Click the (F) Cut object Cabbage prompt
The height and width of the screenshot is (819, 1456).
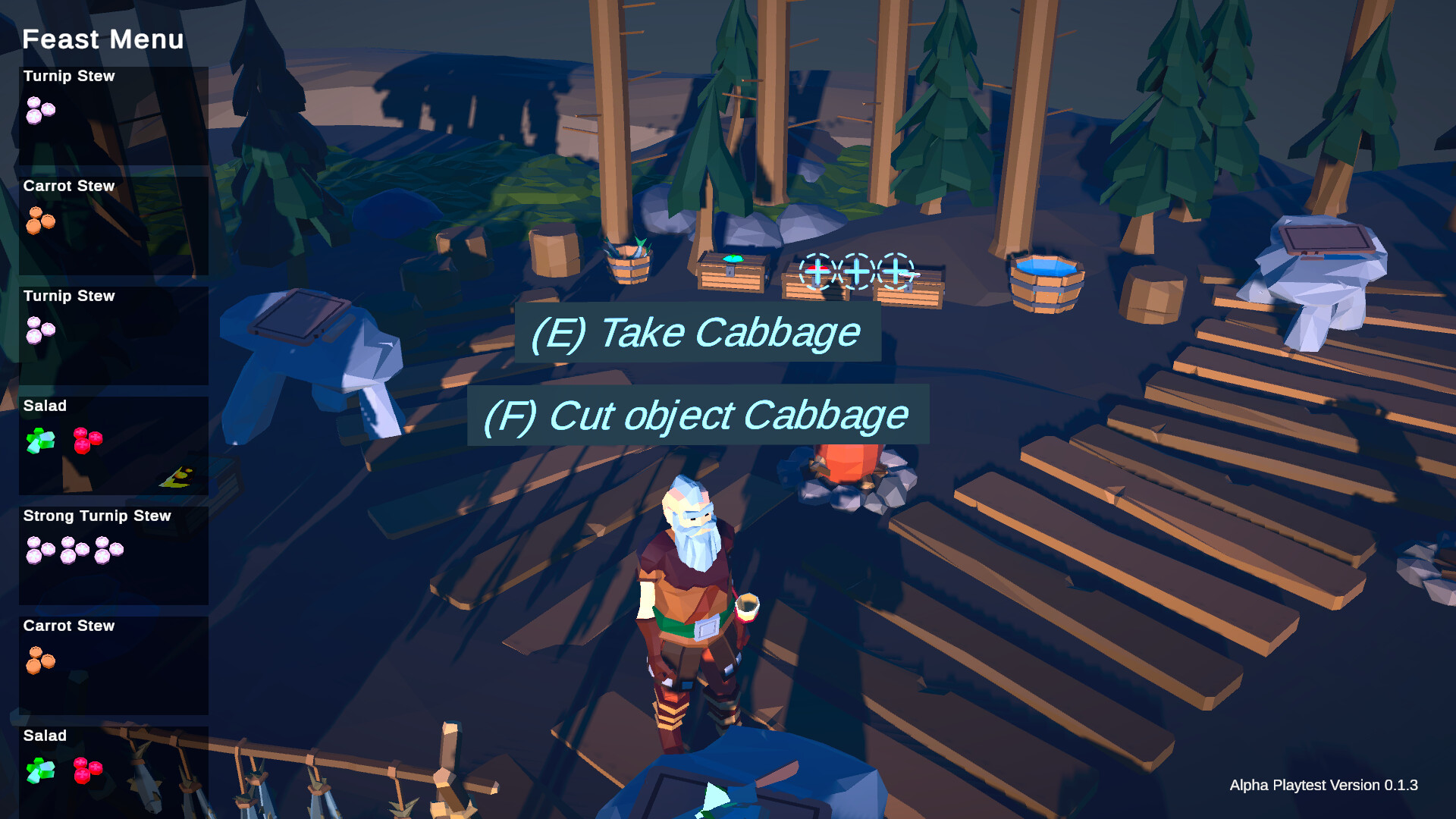(696, 416)
